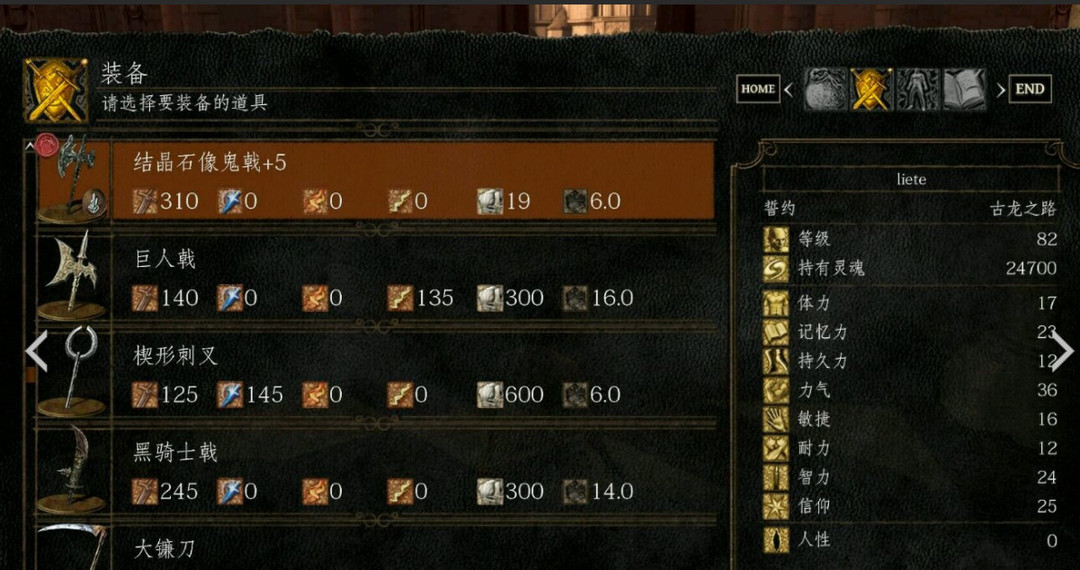
Task: Click the large right chevron at screen edge
Action: point(1062,351)
